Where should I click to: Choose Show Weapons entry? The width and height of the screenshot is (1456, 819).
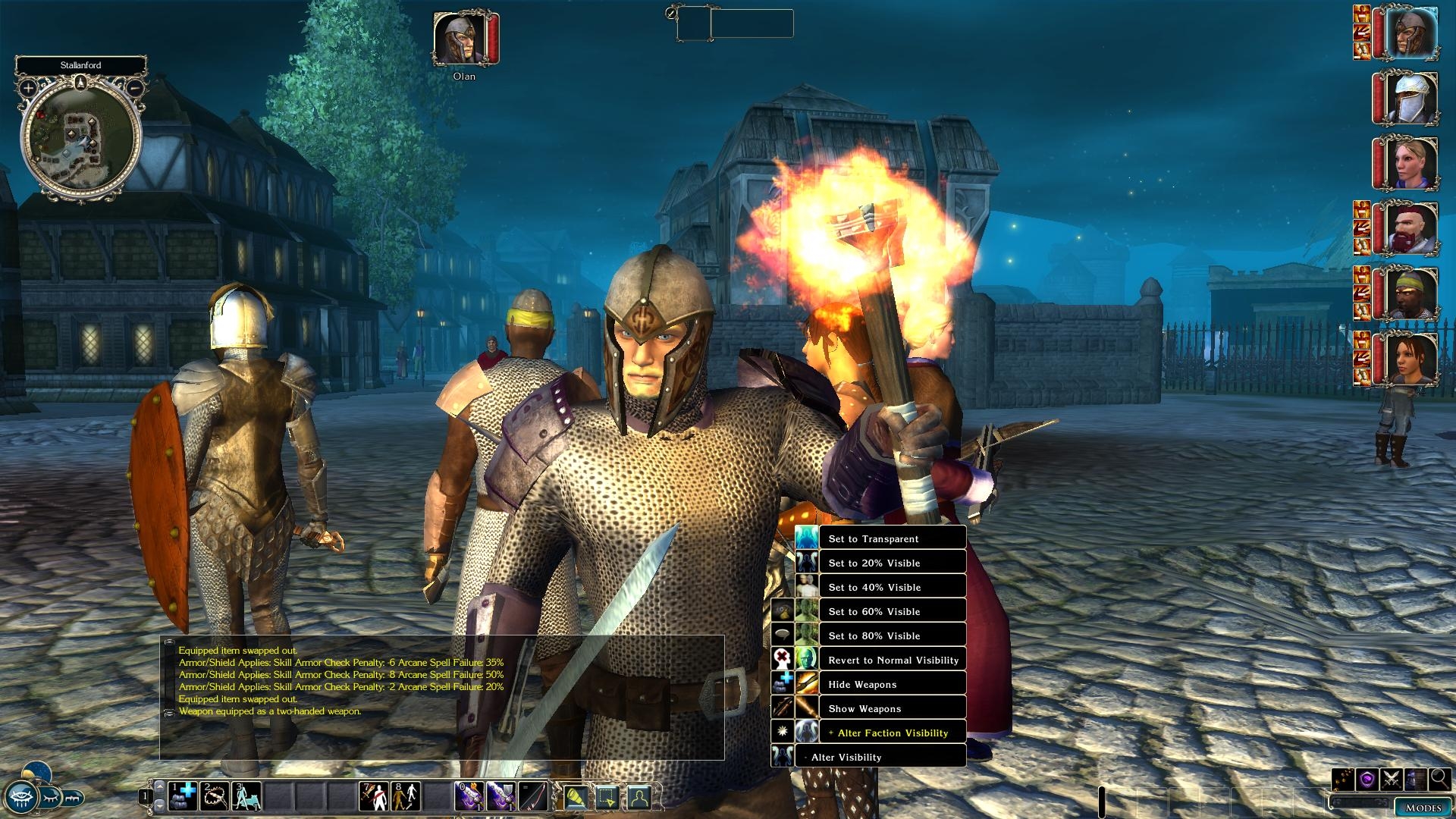(x=892, y=708)
